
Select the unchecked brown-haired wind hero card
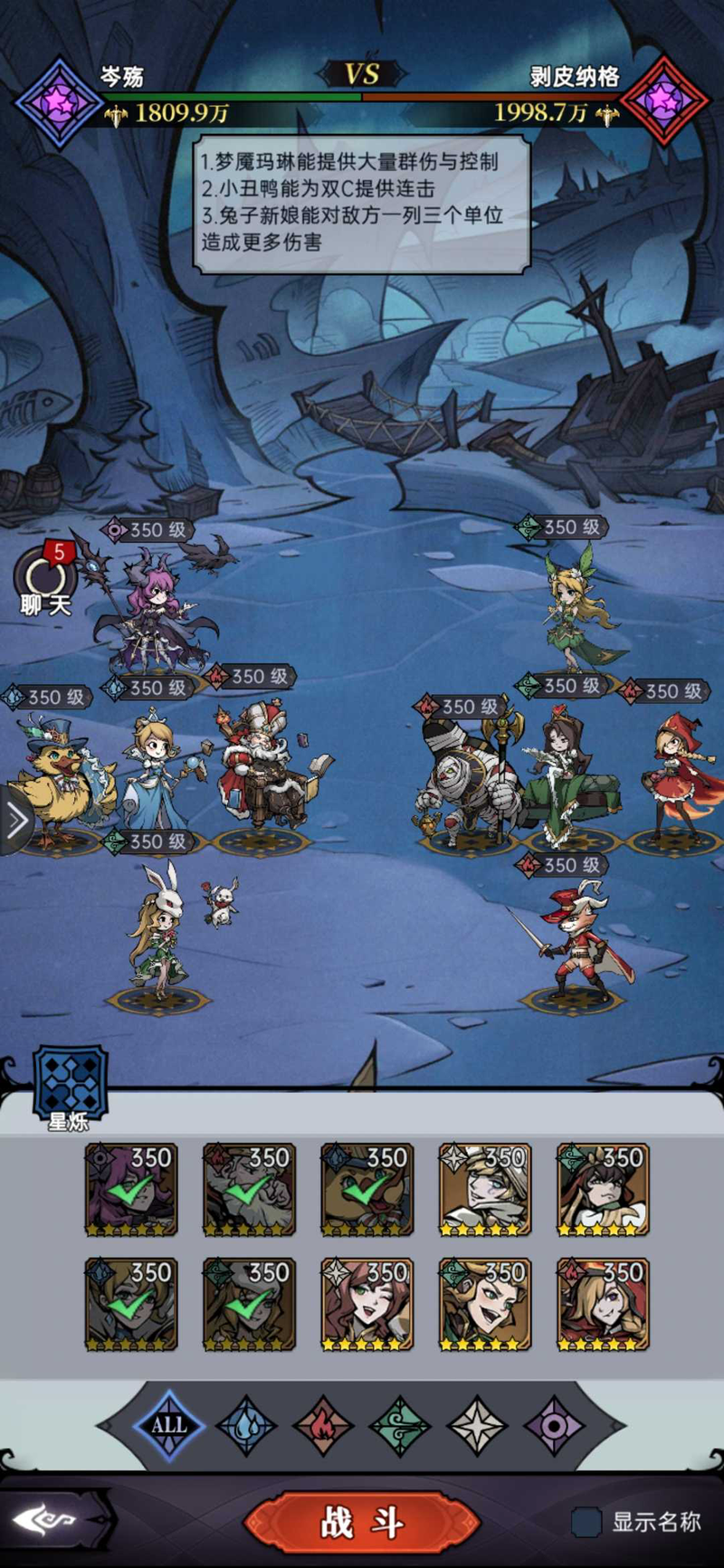(x=603, y=1190)
